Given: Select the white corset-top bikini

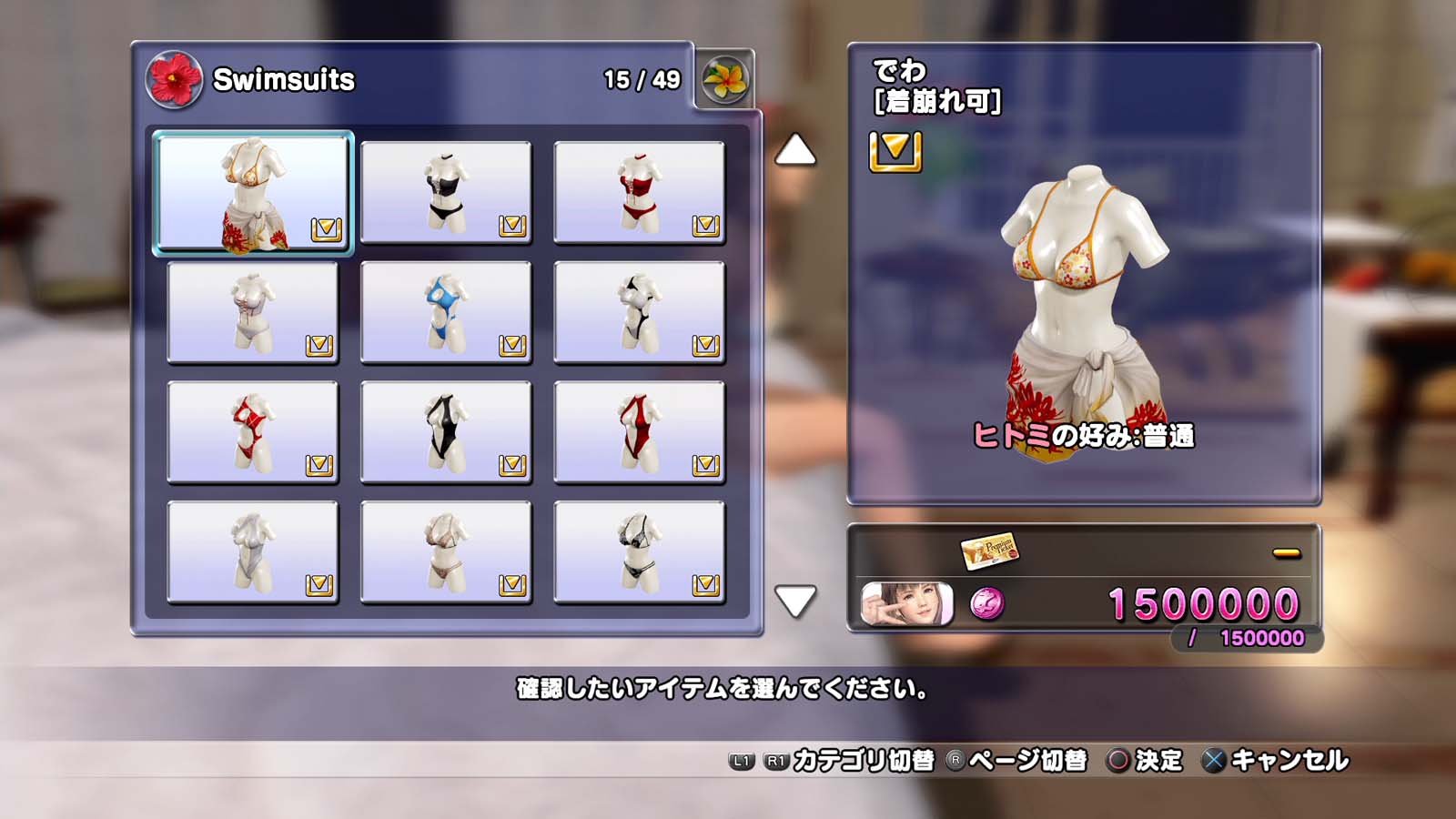Looking at the screenshot, I should coord(253,313).
